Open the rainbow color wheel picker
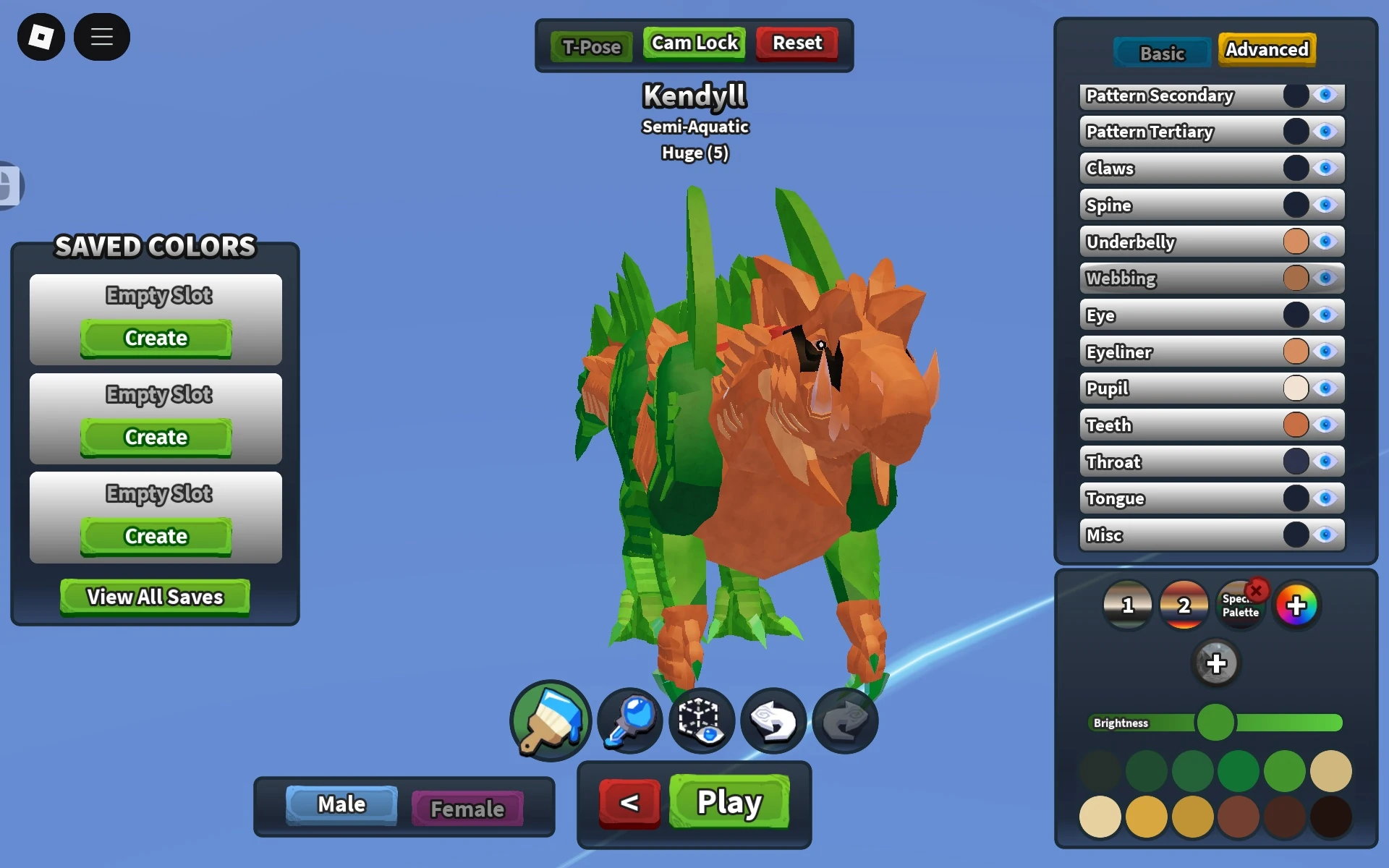The image size is (1389, 868). click(1297, 605)
